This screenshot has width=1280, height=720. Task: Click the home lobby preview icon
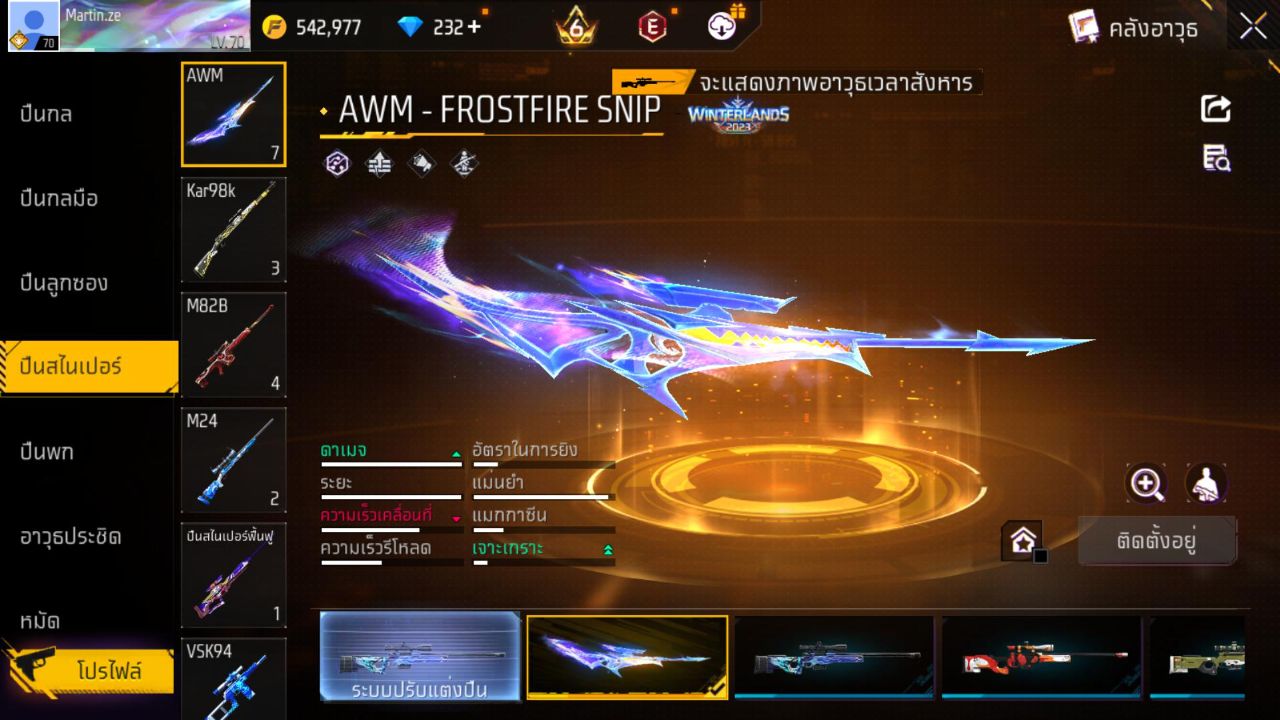click(x=1020, y=540)
